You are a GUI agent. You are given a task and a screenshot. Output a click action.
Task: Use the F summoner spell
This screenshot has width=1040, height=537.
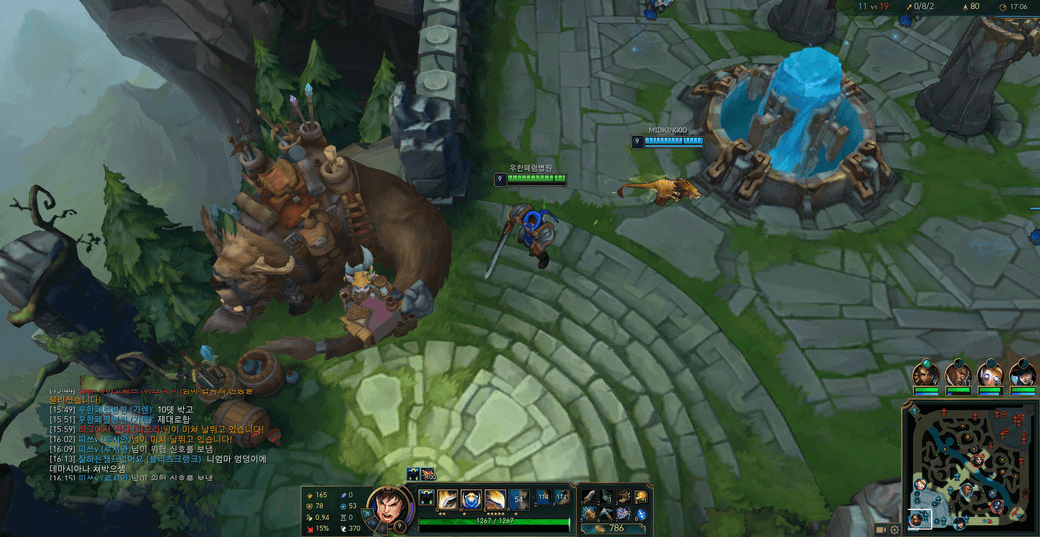562,496
